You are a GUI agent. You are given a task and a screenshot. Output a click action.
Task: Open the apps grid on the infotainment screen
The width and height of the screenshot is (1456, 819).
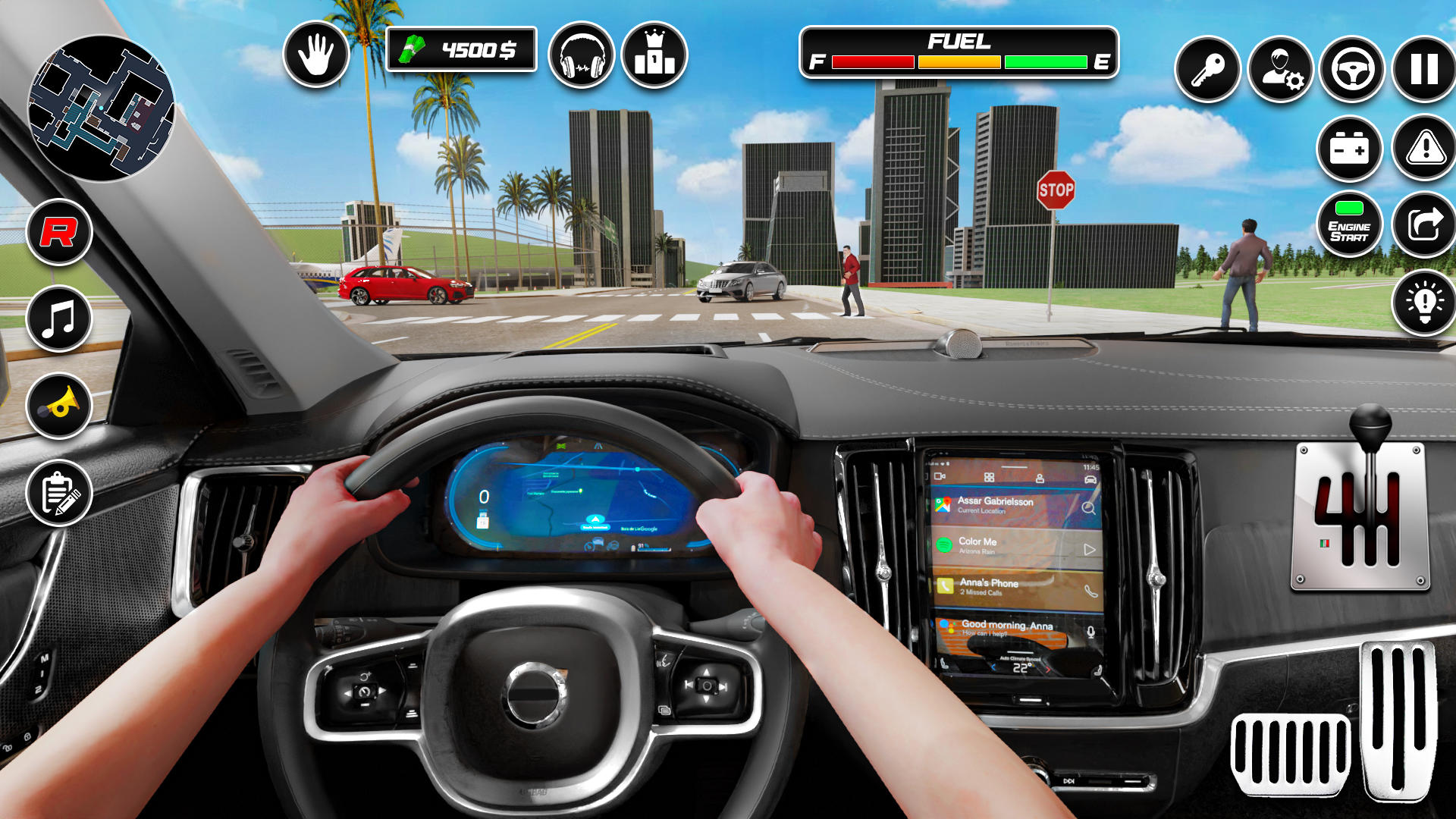[x=988, y=476]
